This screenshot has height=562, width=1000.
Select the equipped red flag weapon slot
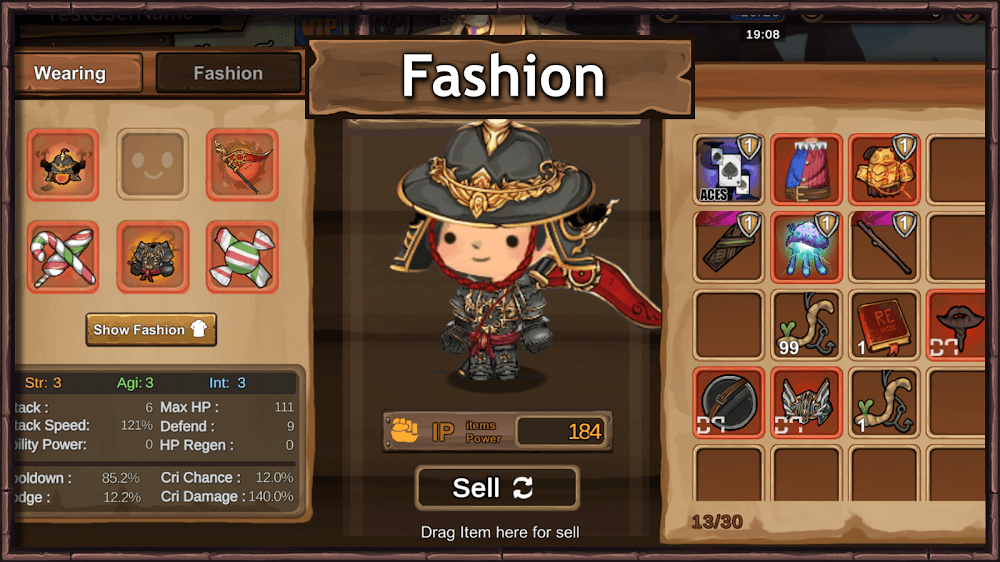pos(242,165)
